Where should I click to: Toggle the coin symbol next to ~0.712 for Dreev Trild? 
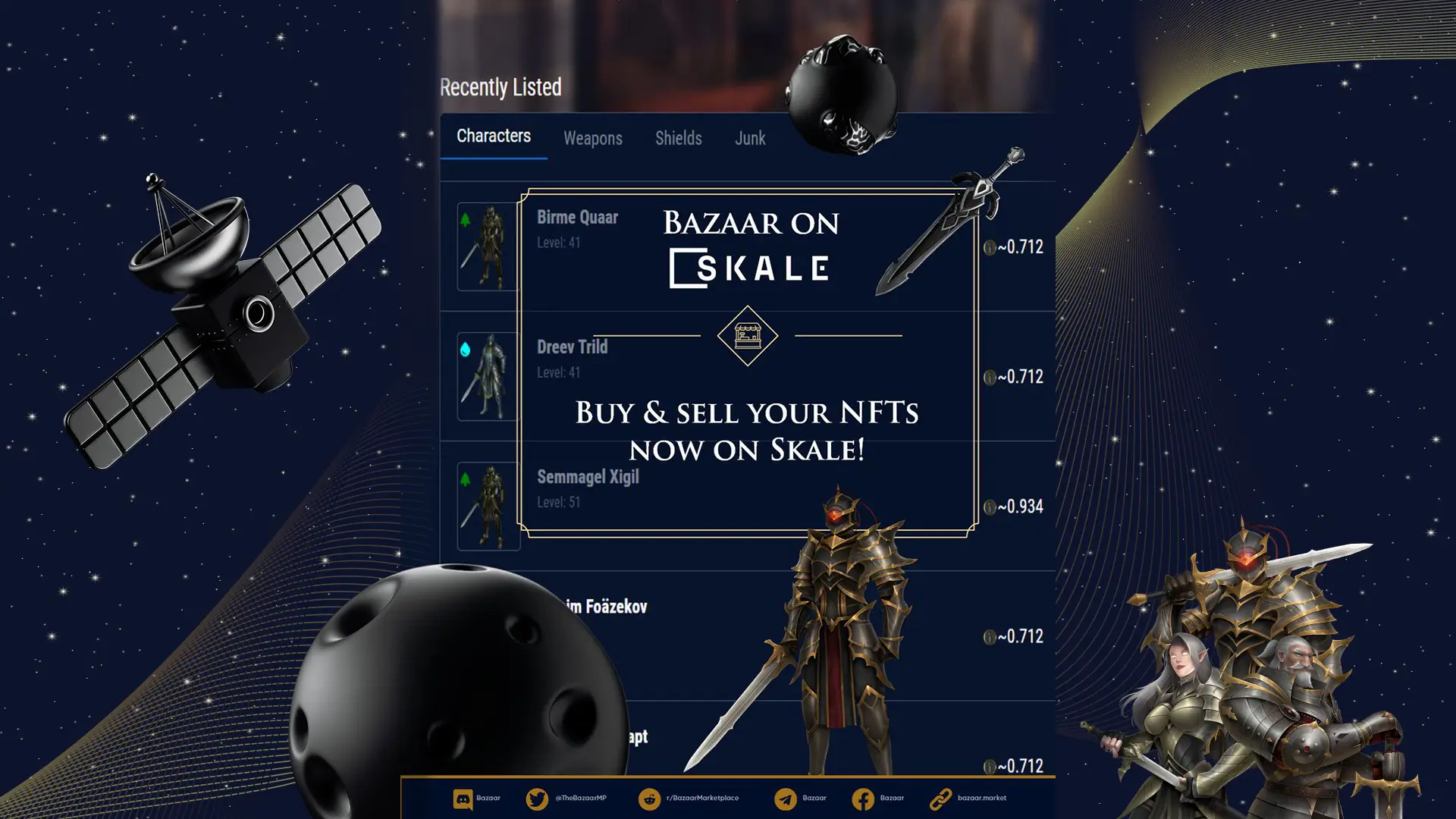click(x=990, y=377)
